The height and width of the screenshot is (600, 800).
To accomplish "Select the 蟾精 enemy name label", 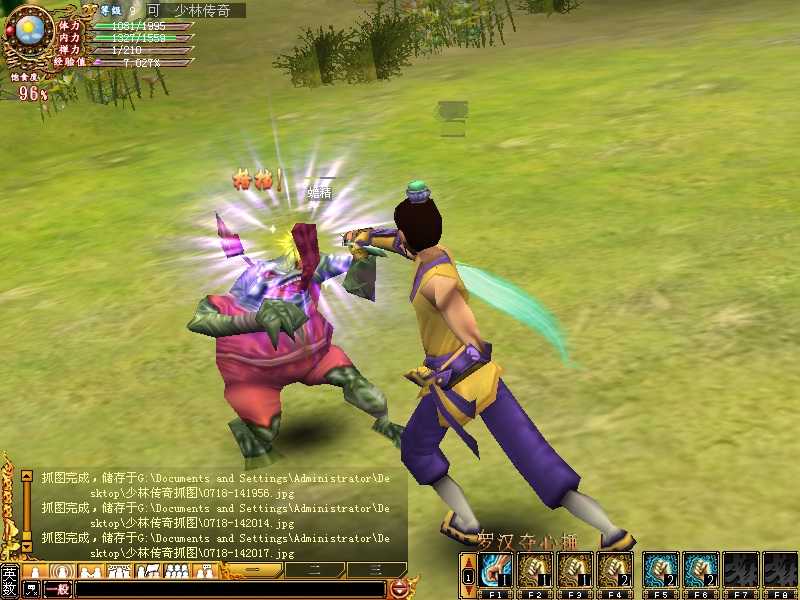I will coord(319,192).
